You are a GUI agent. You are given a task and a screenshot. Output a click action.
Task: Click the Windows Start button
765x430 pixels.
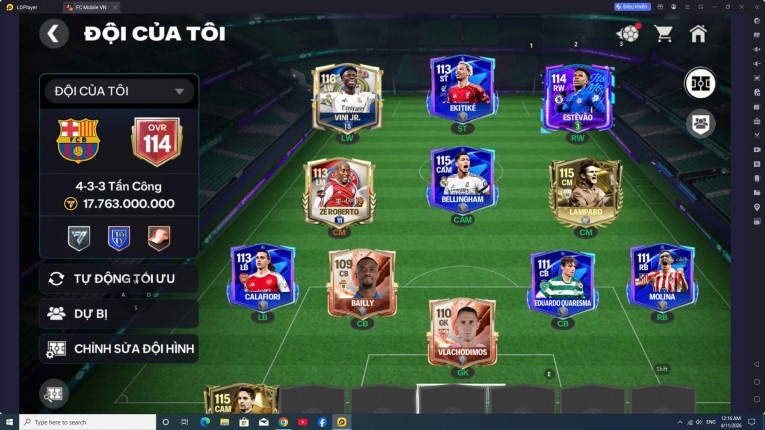click(9, 422)
